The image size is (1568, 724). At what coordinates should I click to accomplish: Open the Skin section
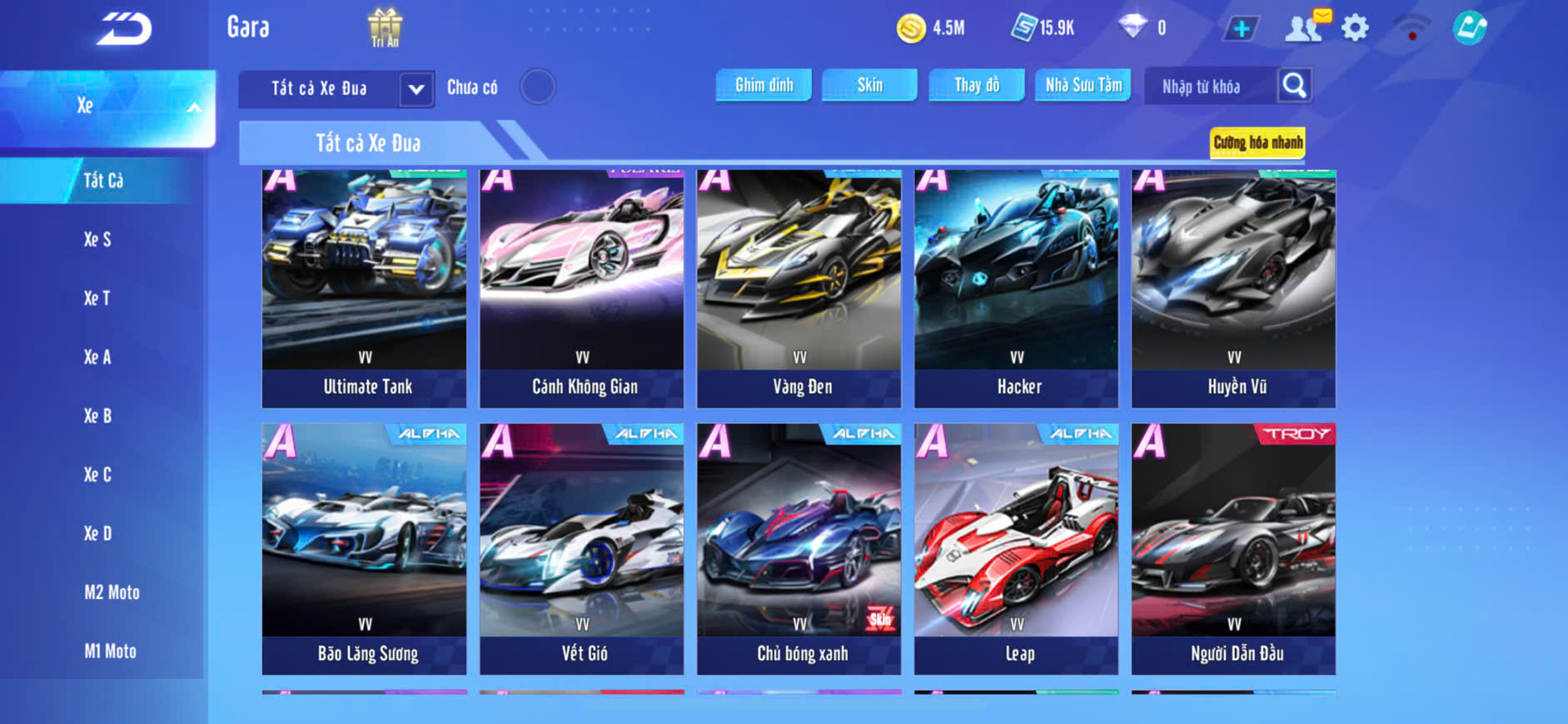[x=869, y=85]
